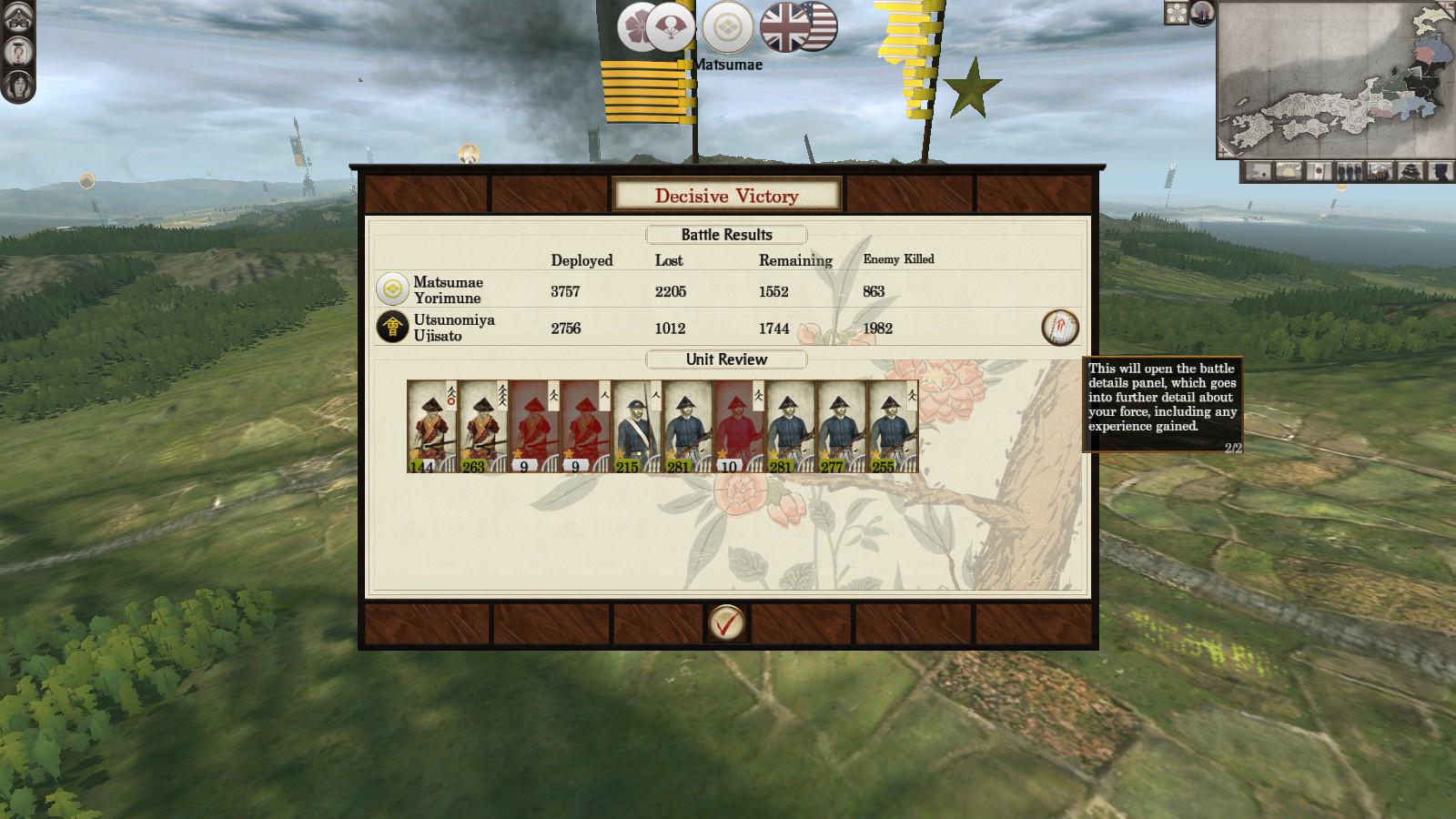Screen dimensions: 1456x819
Task: Click the ship icon in the minimap toolbar
Action: (x=1380, y=168)
